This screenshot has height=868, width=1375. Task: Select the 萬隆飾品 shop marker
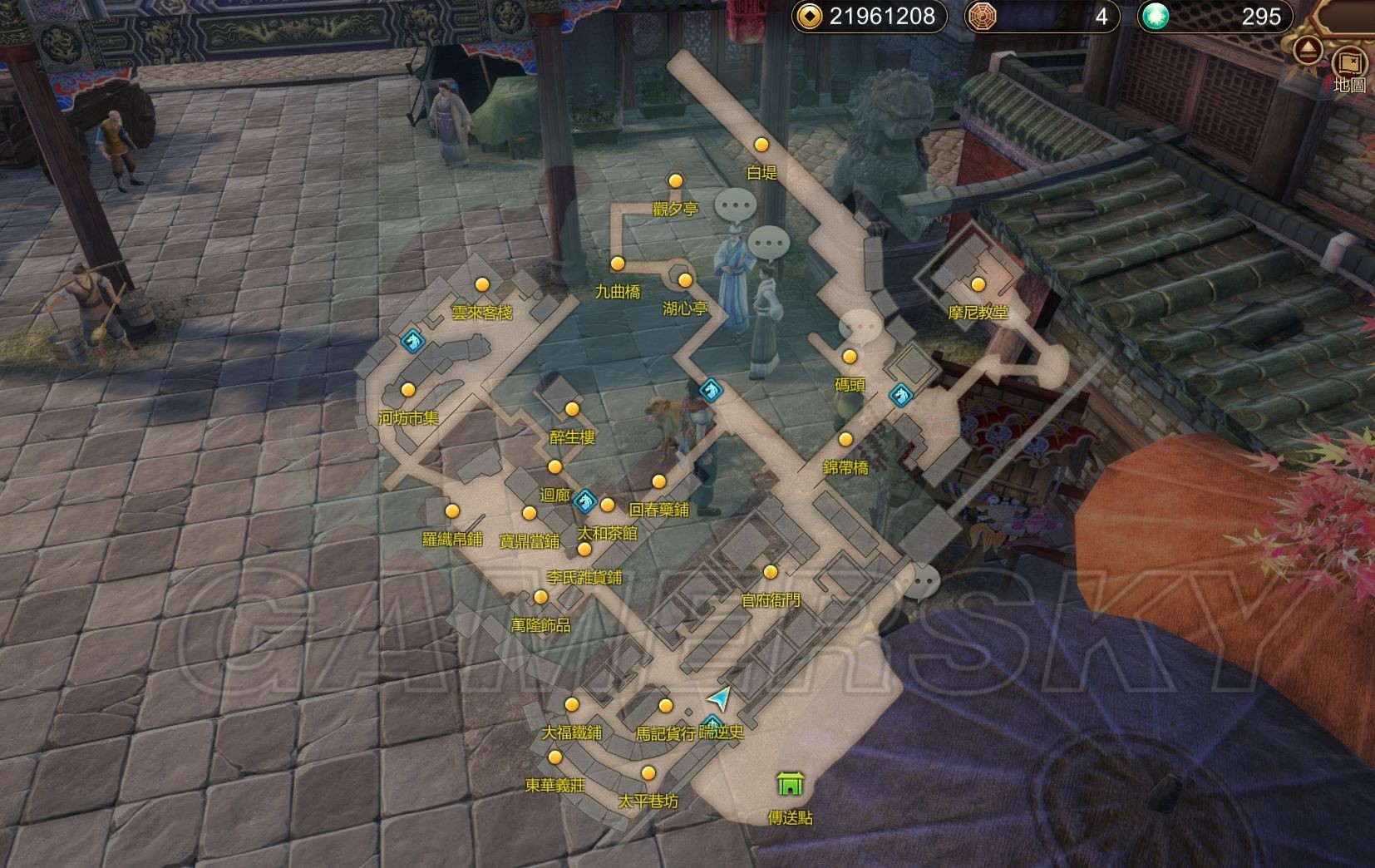540,597
